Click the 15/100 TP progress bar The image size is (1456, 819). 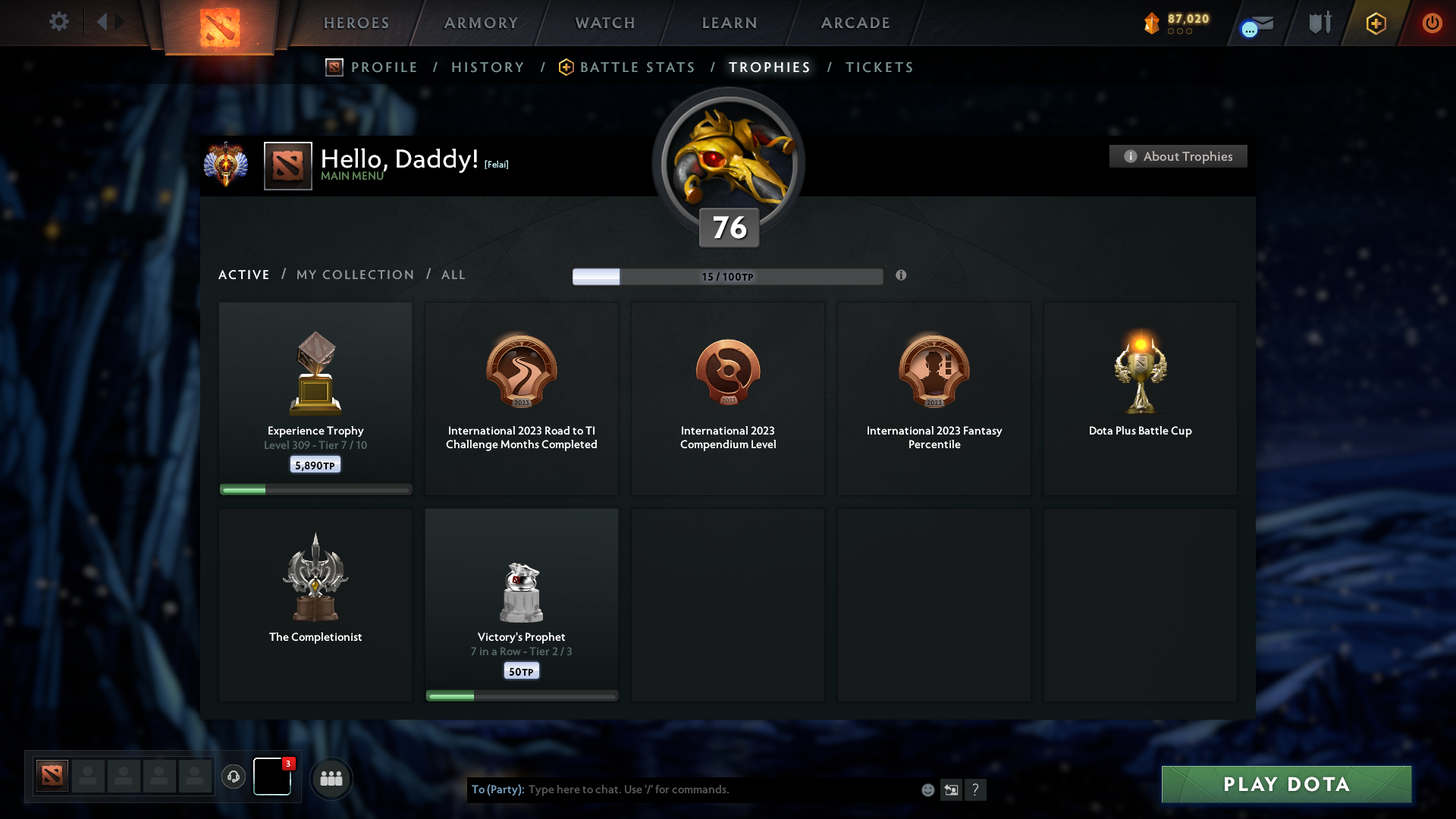click(x=728, y=276)
